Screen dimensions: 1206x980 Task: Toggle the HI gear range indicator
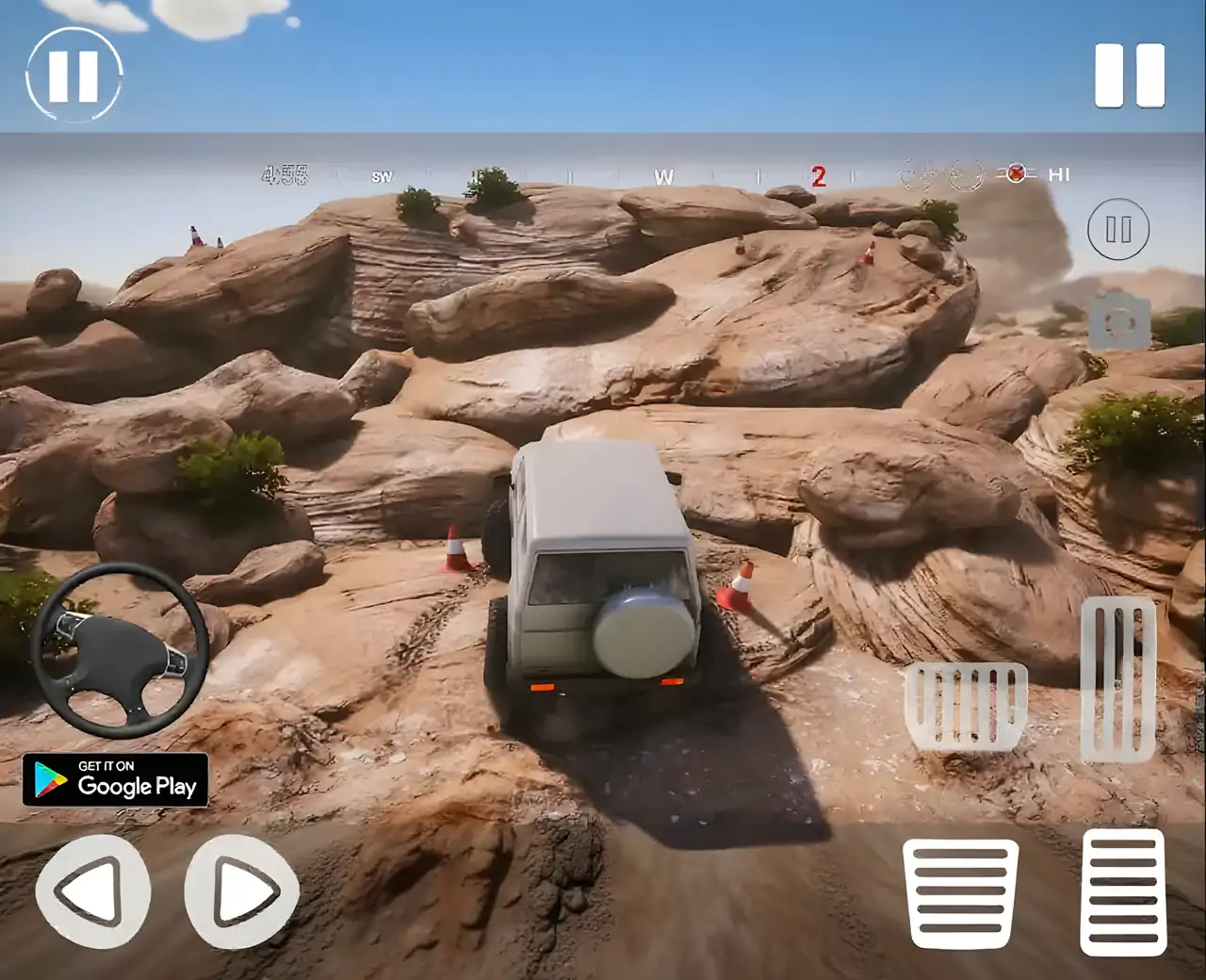coord(1059,175)
